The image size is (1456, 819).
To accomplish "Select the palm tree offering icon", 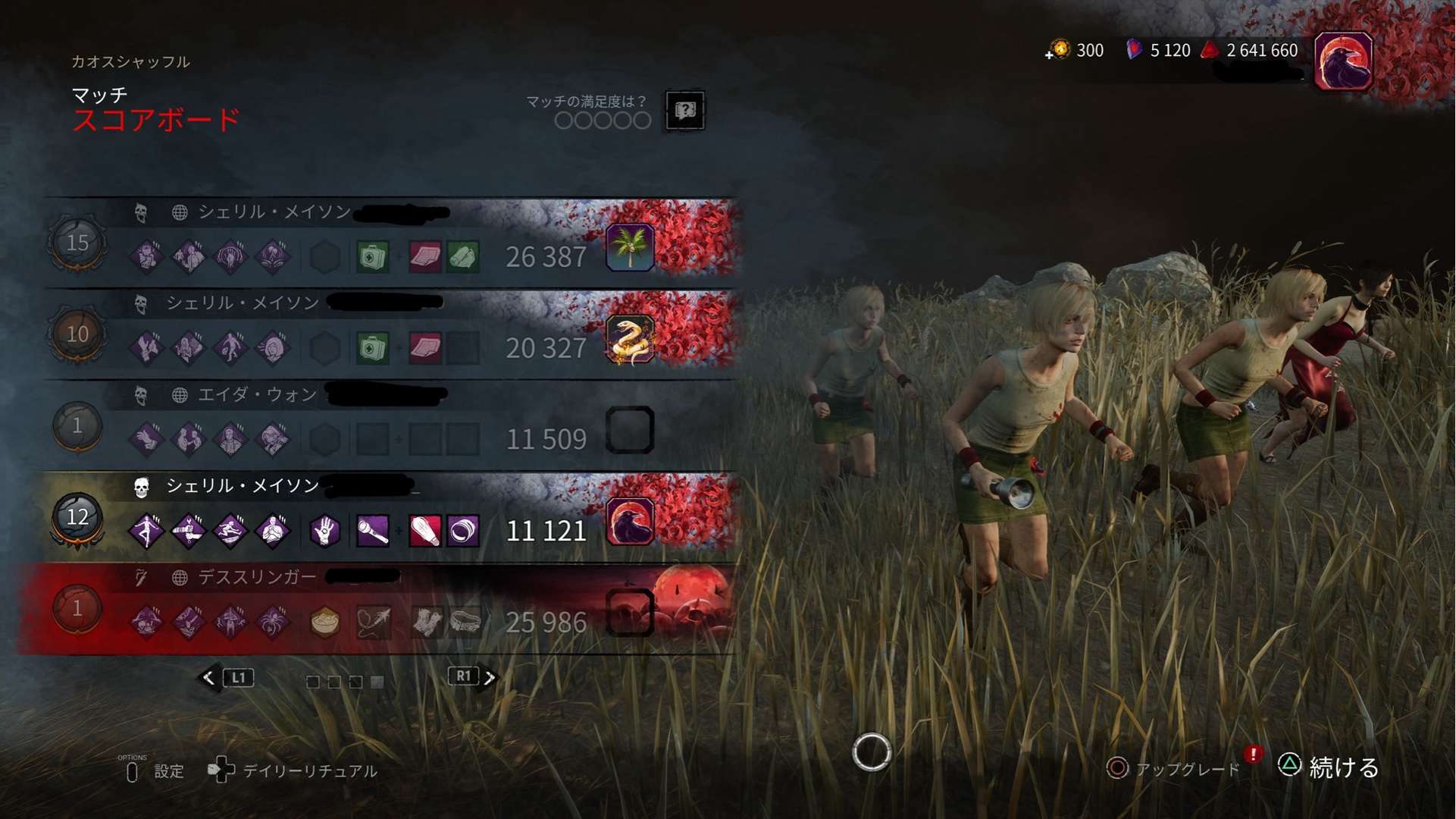I will [x=630, y=248].
